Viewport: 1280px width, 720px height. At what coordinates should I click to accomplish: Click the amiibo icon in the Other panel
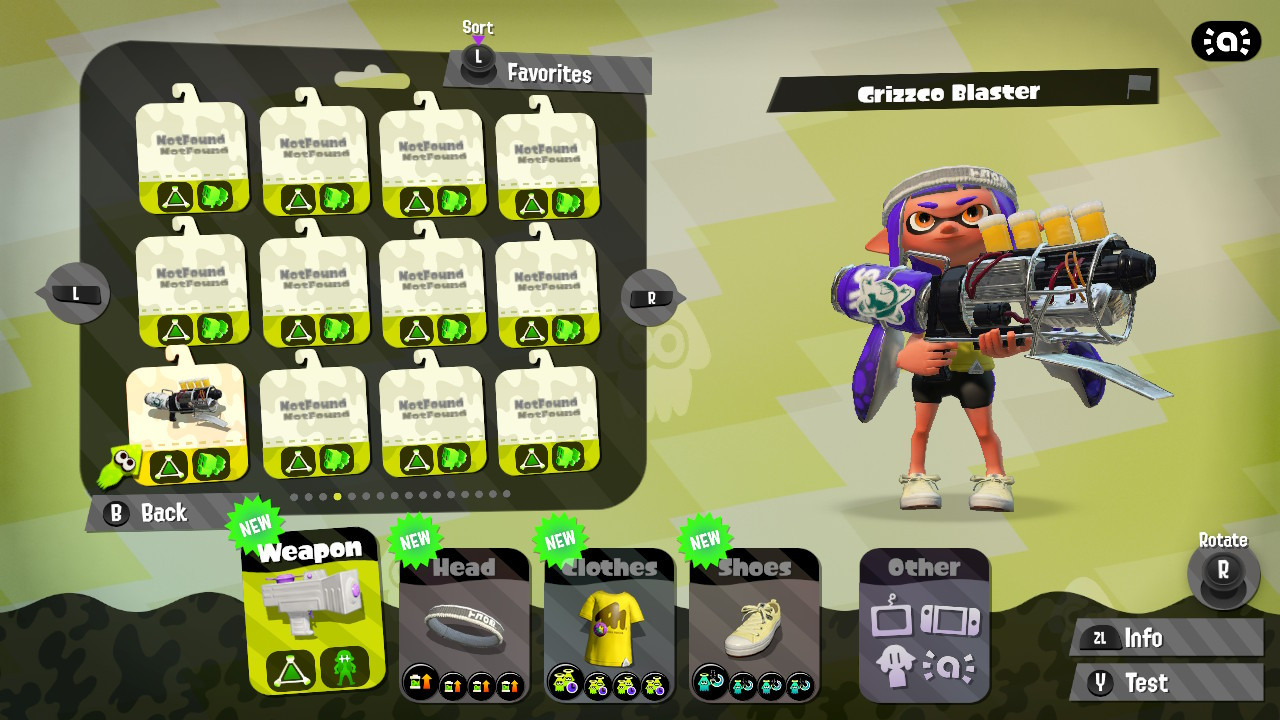click(948, 665)
